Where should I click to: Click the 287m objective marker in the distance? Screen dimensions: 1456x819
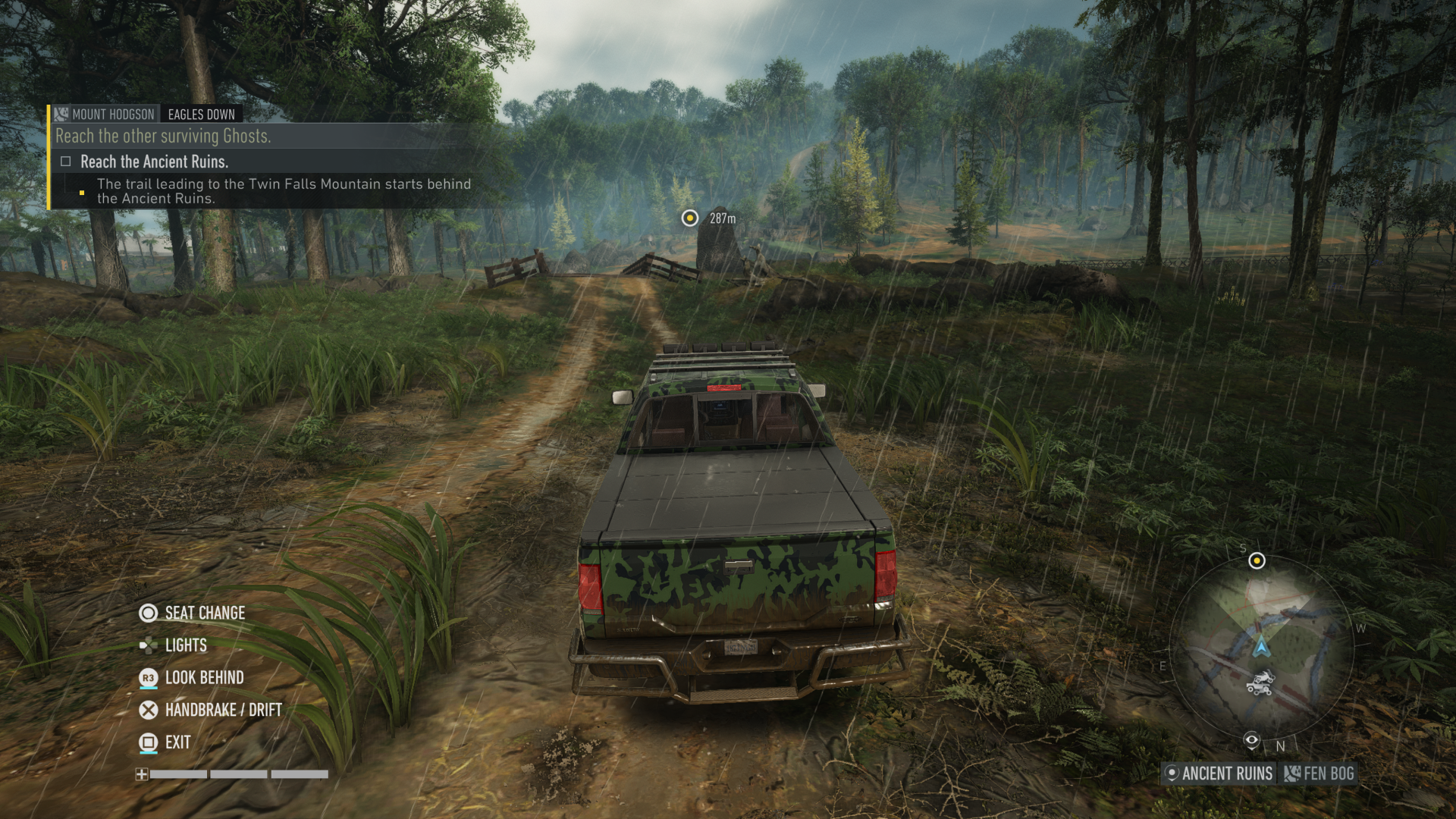click(x=689, y=218)
